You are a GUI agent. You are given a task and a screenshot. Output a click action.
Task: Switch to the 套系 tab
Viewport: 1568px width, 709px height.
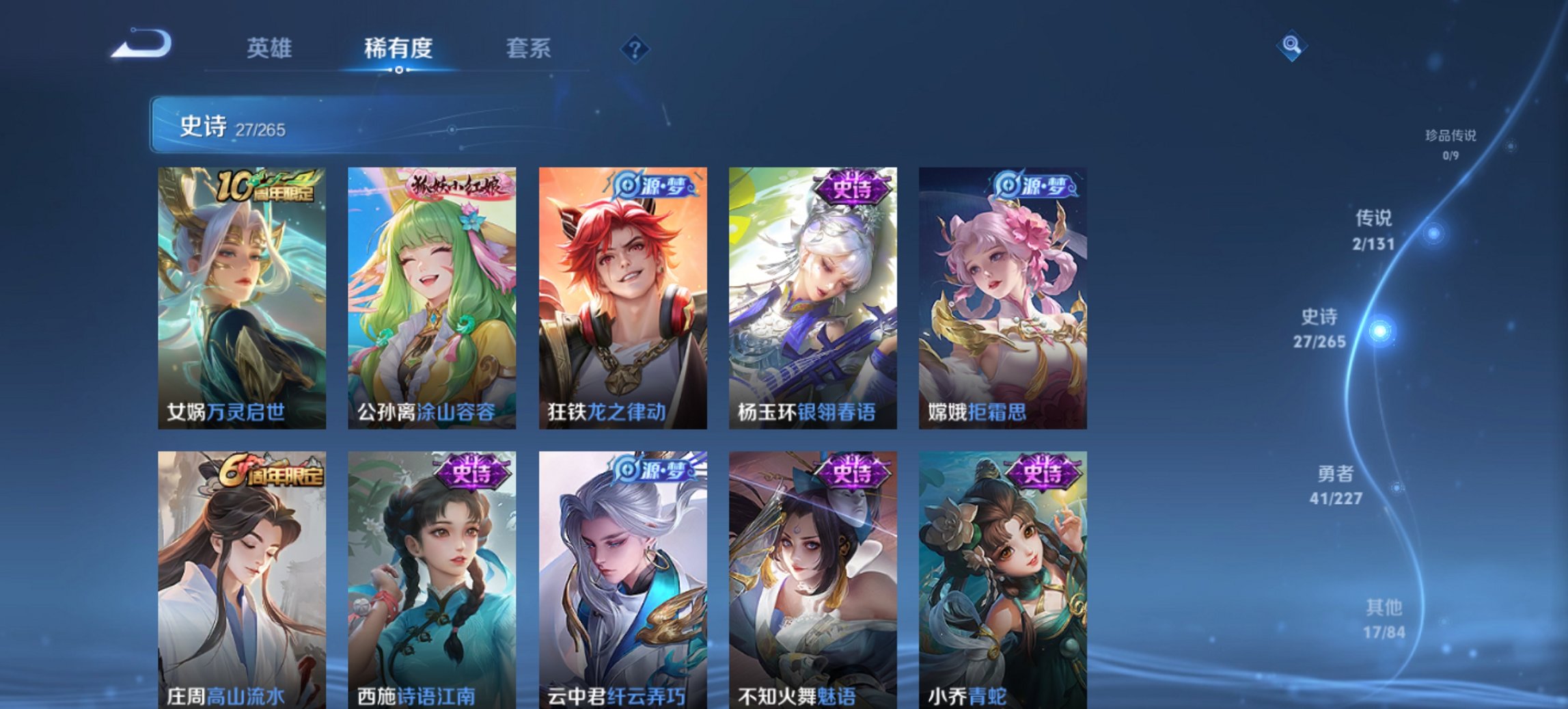(x=527, y=48)
